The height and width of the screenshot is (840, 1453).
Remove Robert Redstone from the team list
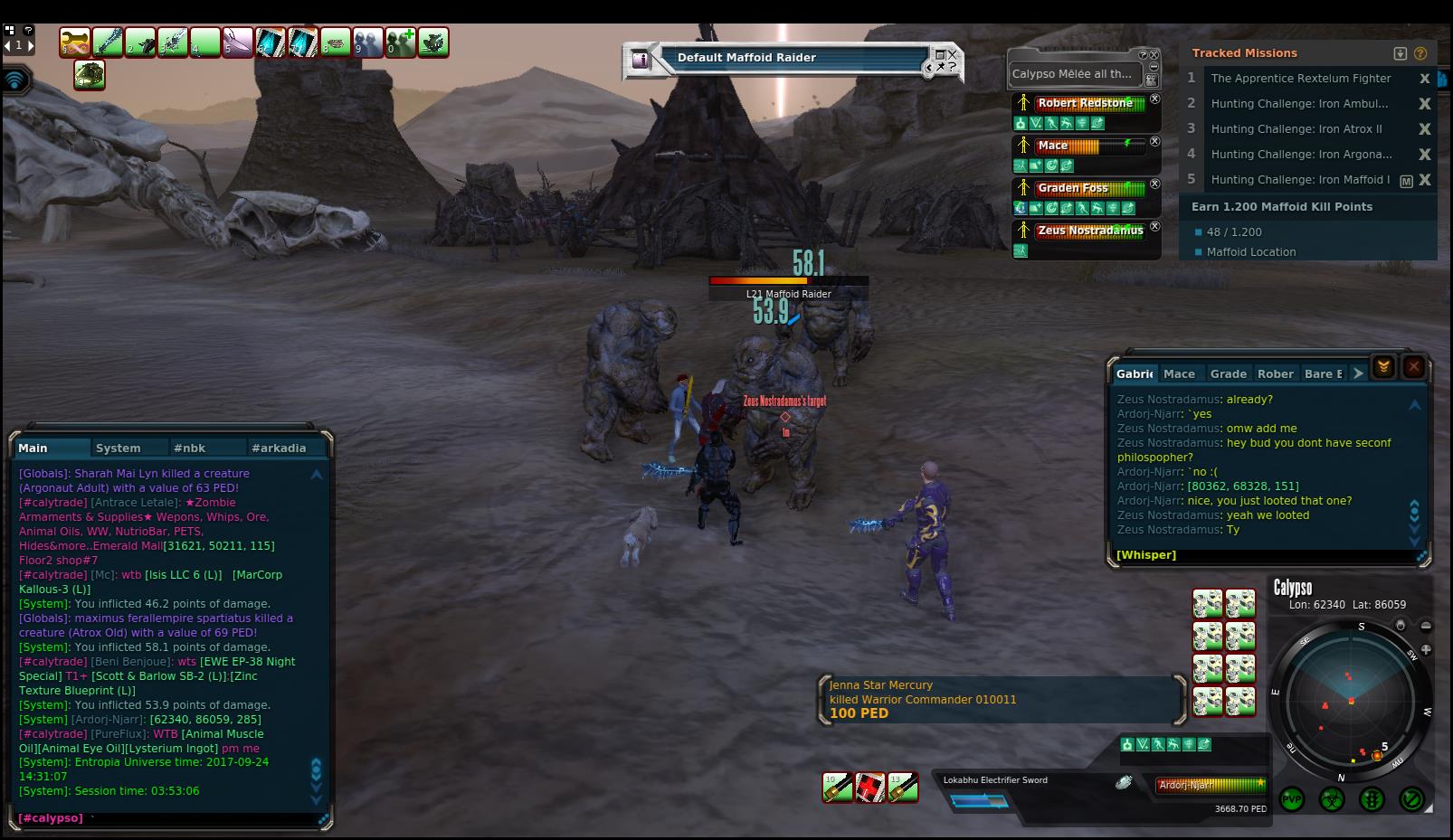1154,99
